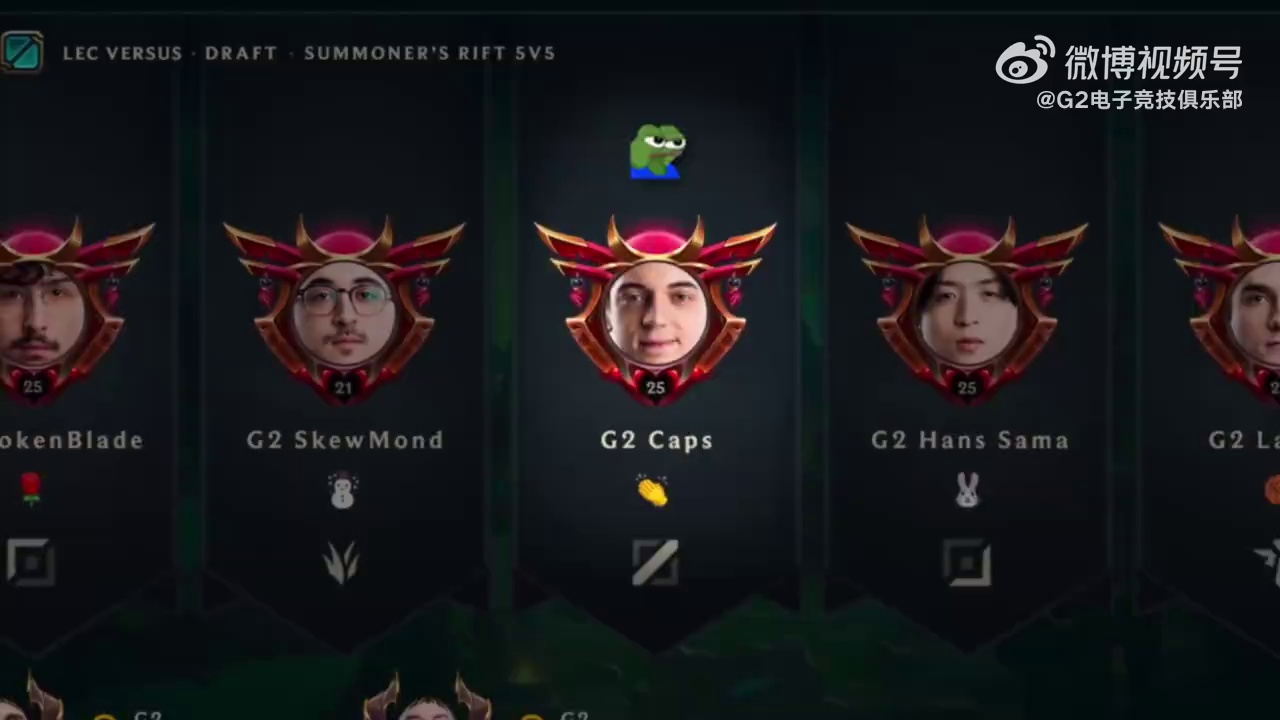Click the G2 Caps name label

[x=657, y=440]
